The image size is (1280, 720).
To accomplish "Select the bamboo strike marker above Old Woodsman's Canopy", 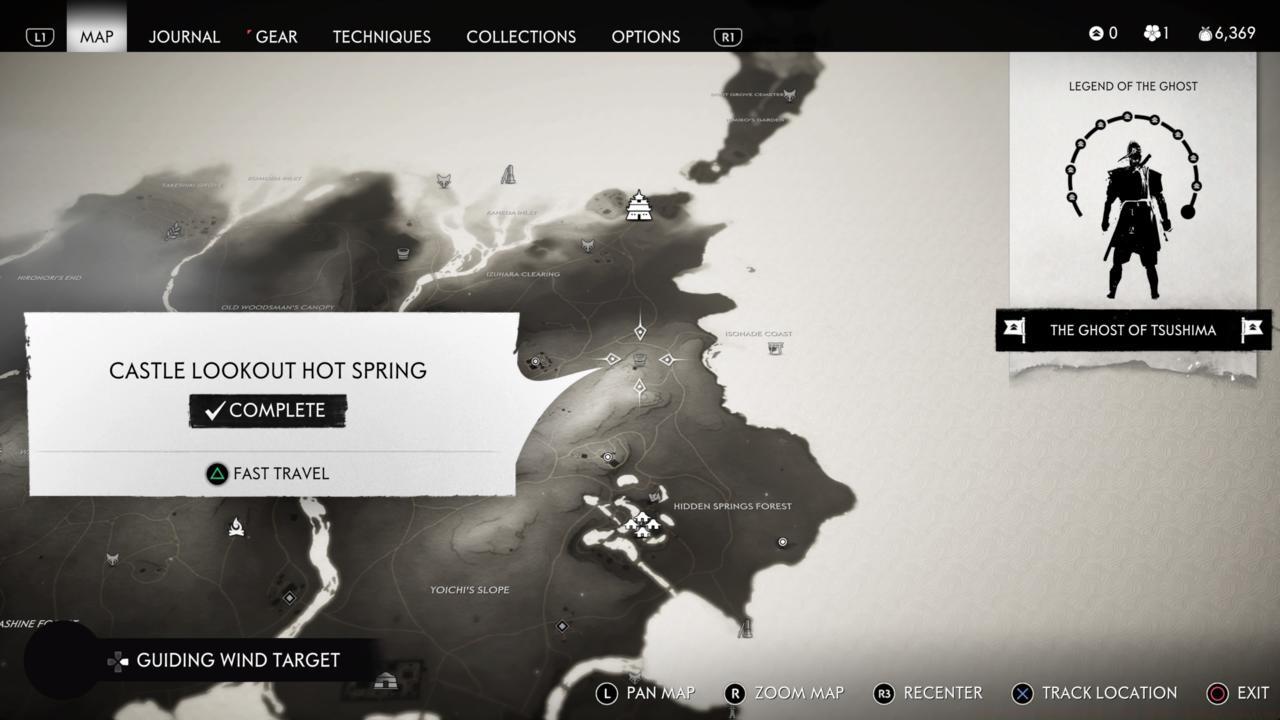I will (x=403, y=253).
